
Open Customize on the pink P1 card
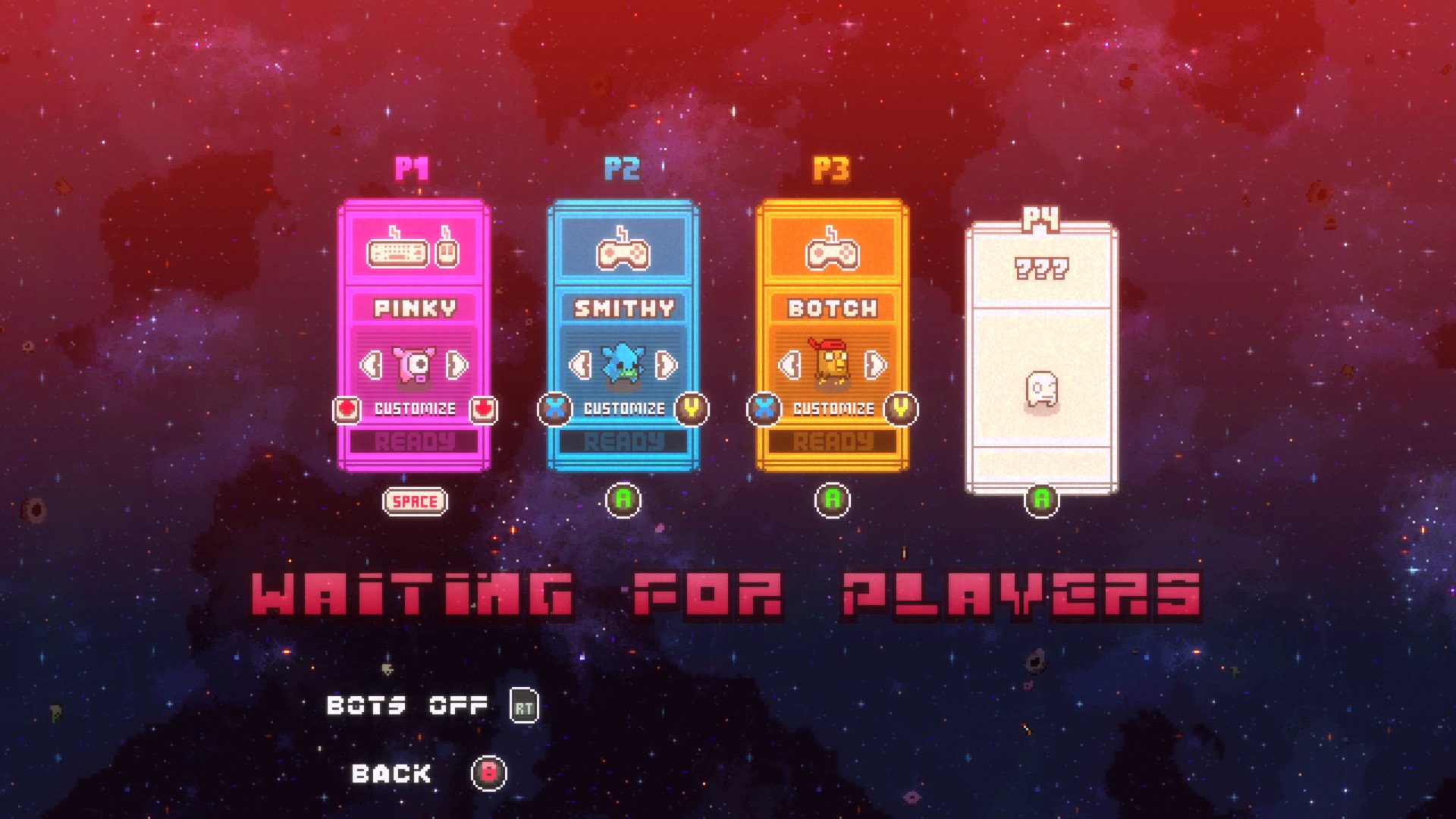[415, 409]
